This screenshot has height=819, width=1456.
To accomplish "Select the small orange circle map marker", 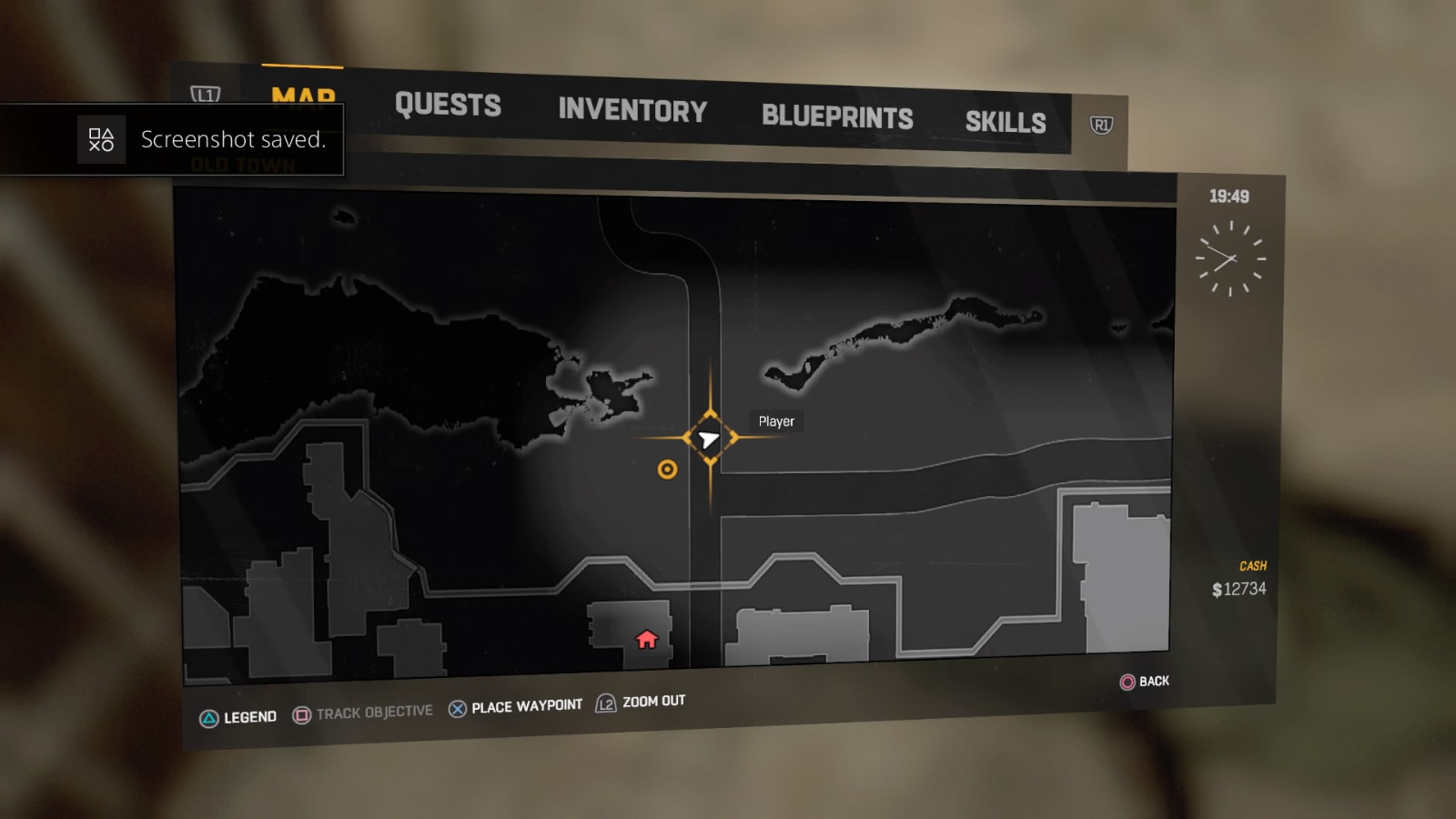I will pyautogui.click(x=666, y=470).
